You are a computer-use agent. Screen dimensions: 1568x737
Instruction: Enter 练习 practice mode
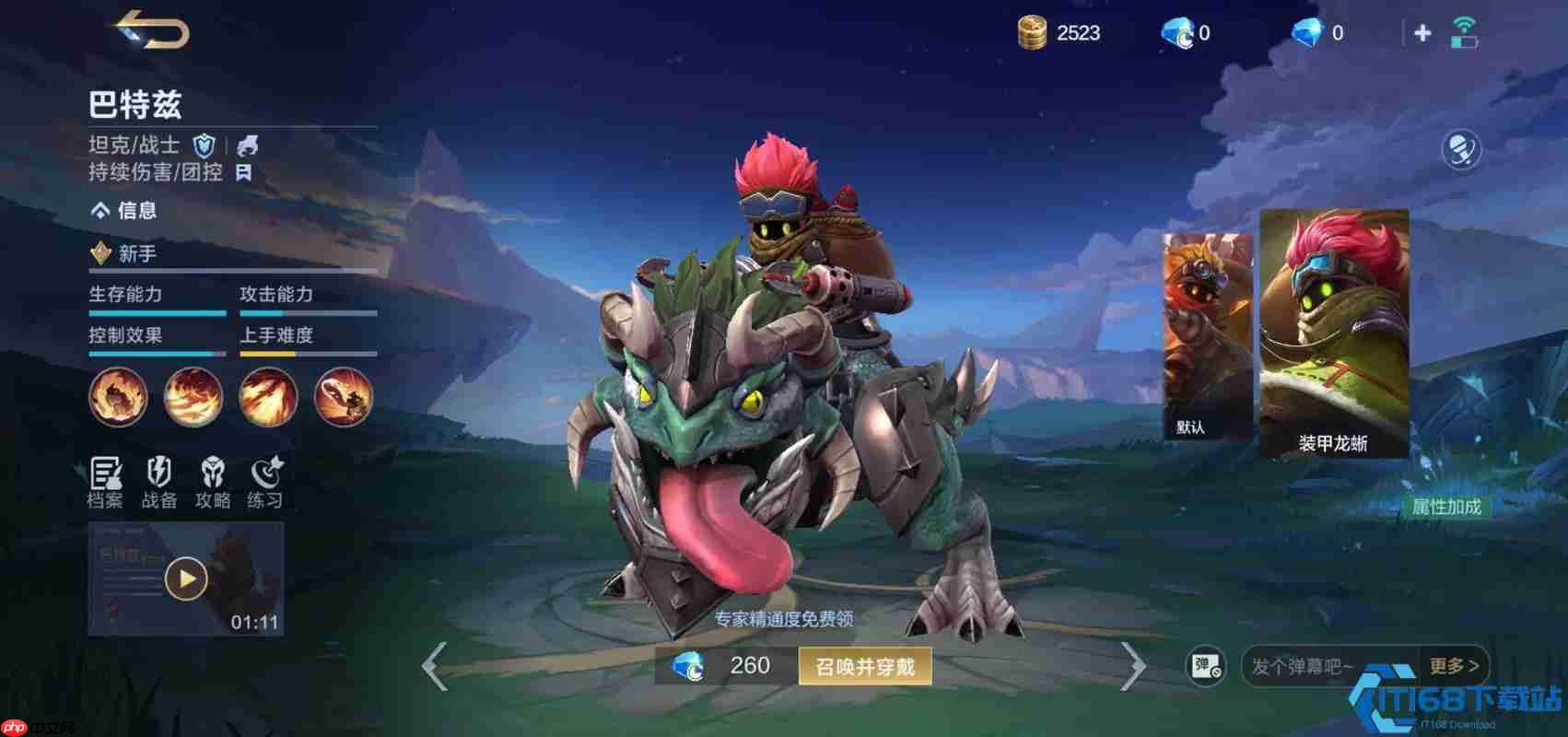[x=266, y=482]
